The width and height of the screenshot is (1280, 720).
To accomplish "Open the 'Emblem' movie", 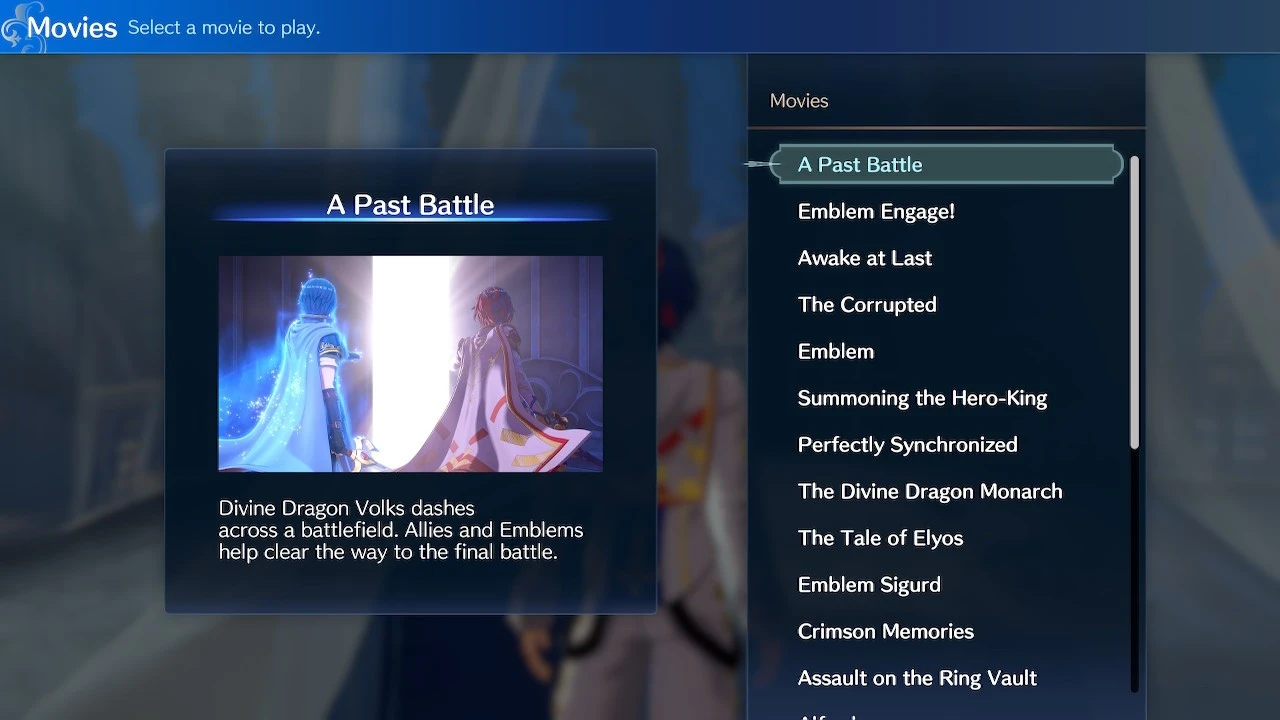I will pos(836,351).
